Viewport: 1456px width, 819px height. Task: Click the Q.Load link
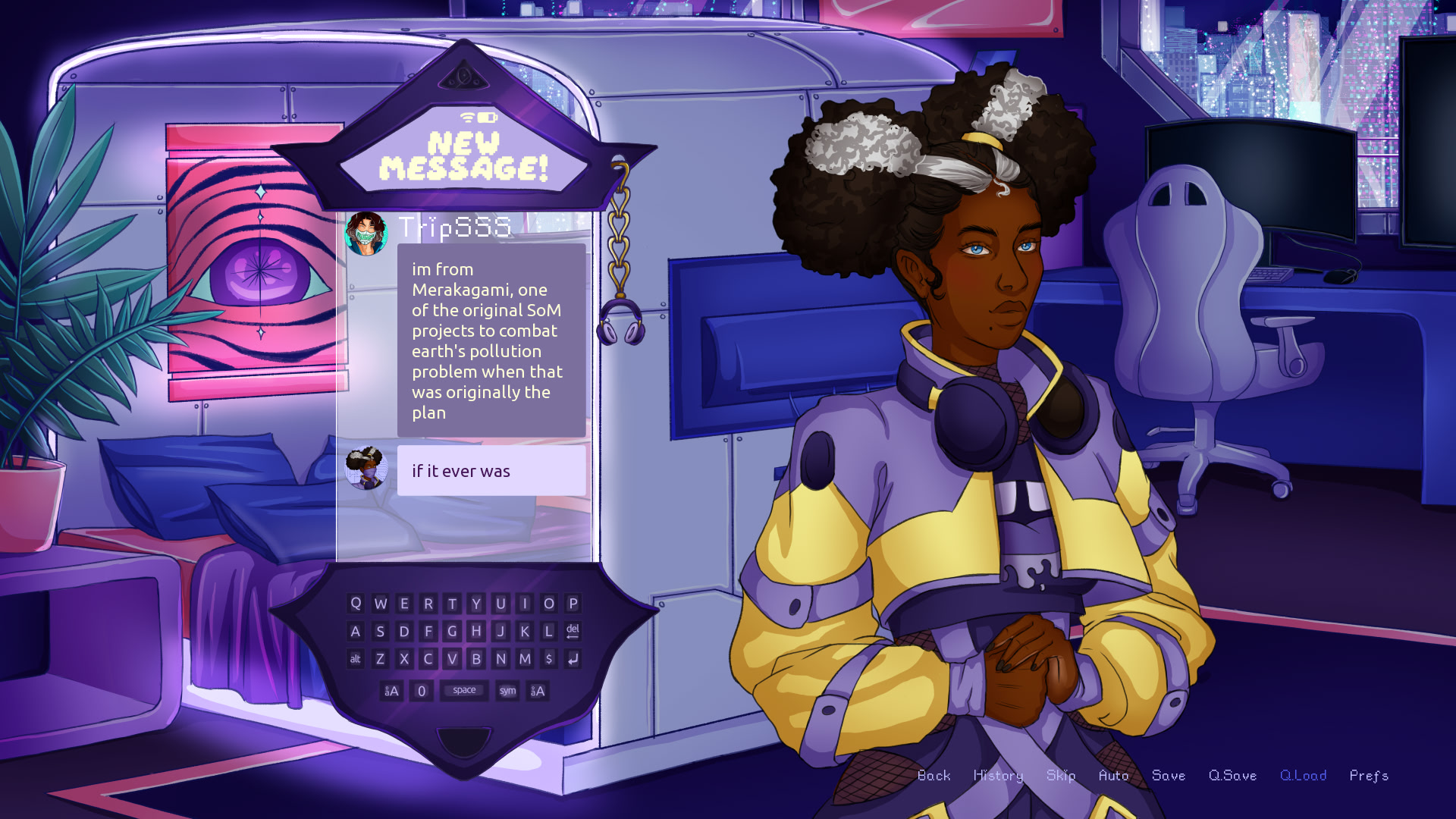pyautogui.click(x=1303, y=776)
